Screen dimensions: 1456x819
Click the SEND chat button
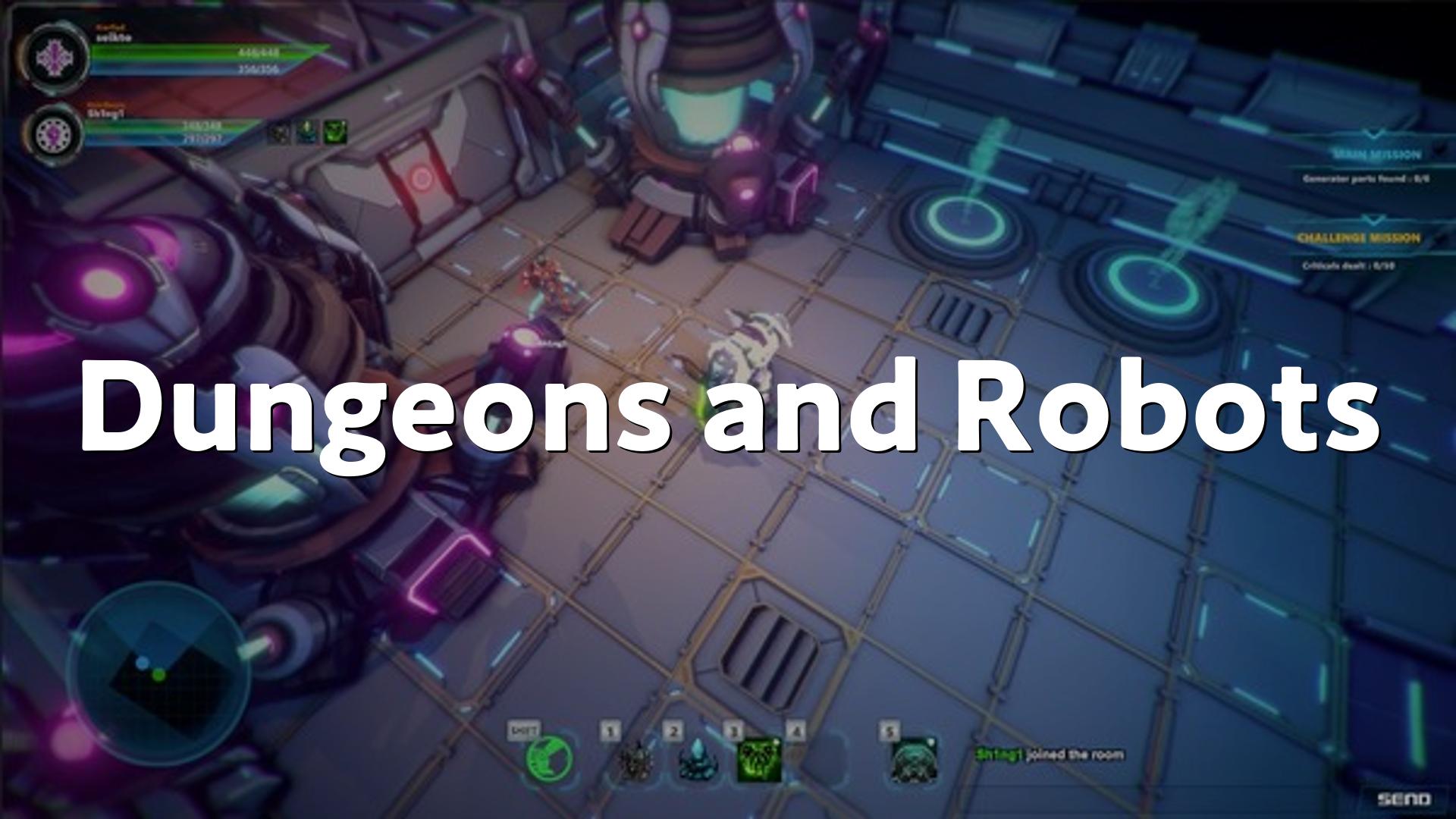coord(1404,799)
